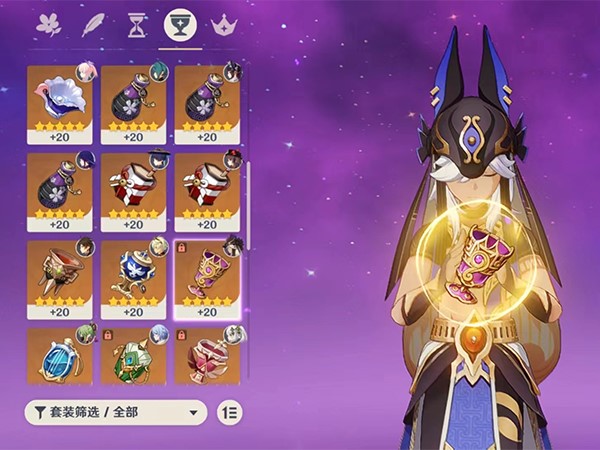Choose the blue orb lantern artifact

tap(60, 356)
